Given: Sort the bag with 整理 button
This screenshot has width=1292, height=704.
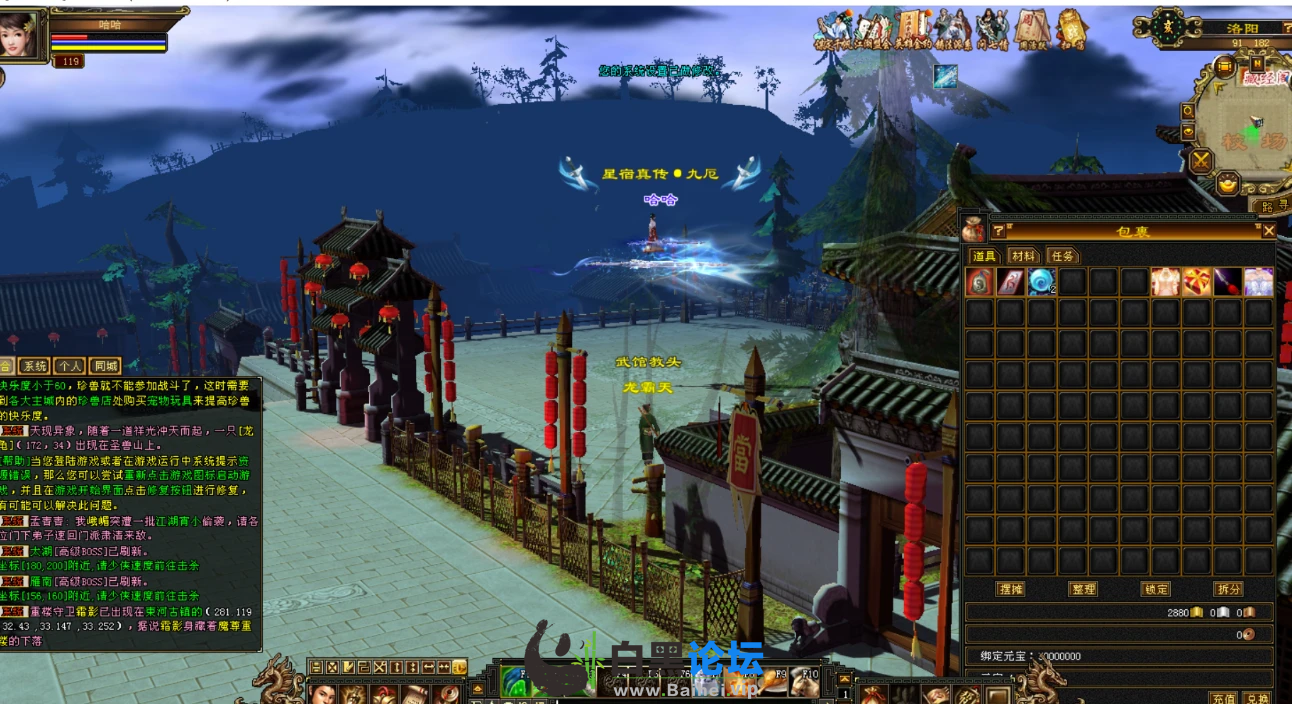Looking at the screenshot, I should click(1083, 589).
